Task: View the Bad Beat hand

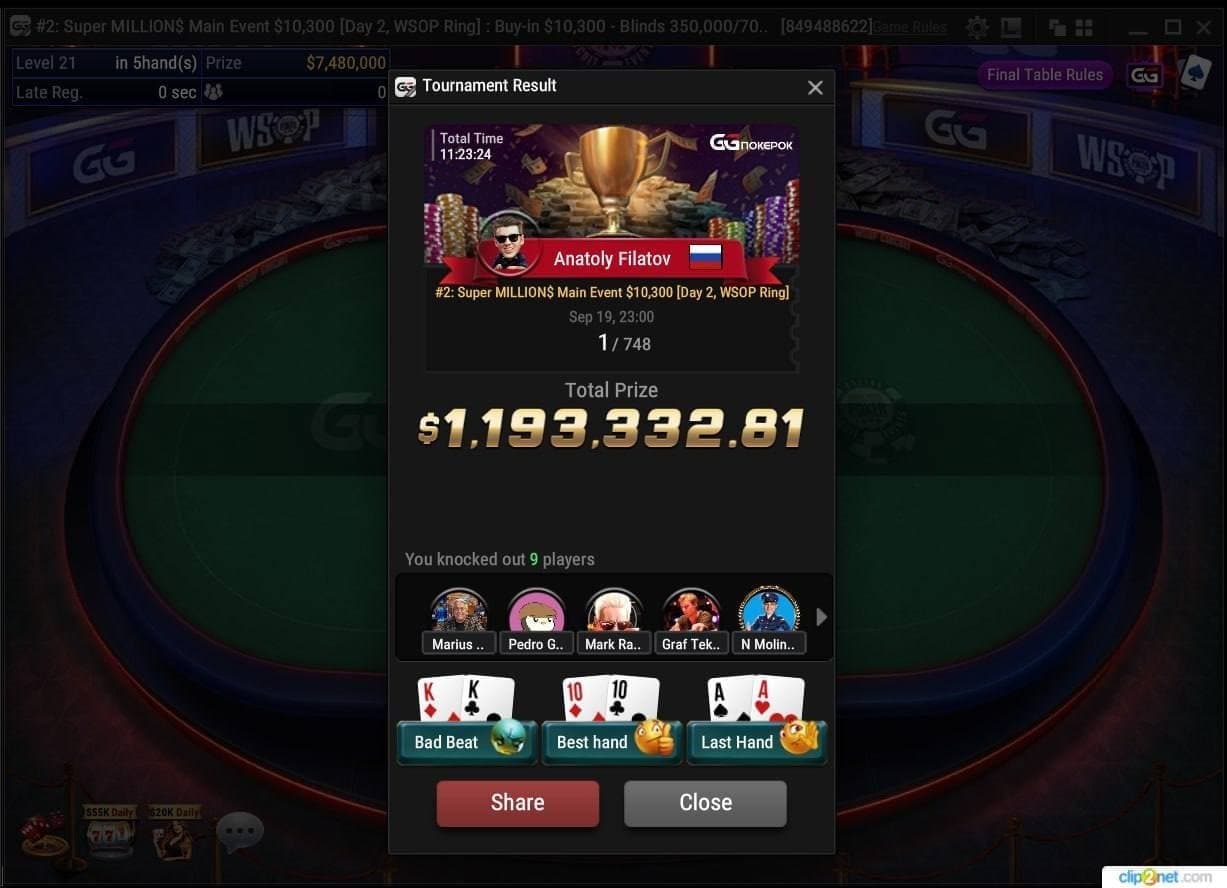Action: 466,742
